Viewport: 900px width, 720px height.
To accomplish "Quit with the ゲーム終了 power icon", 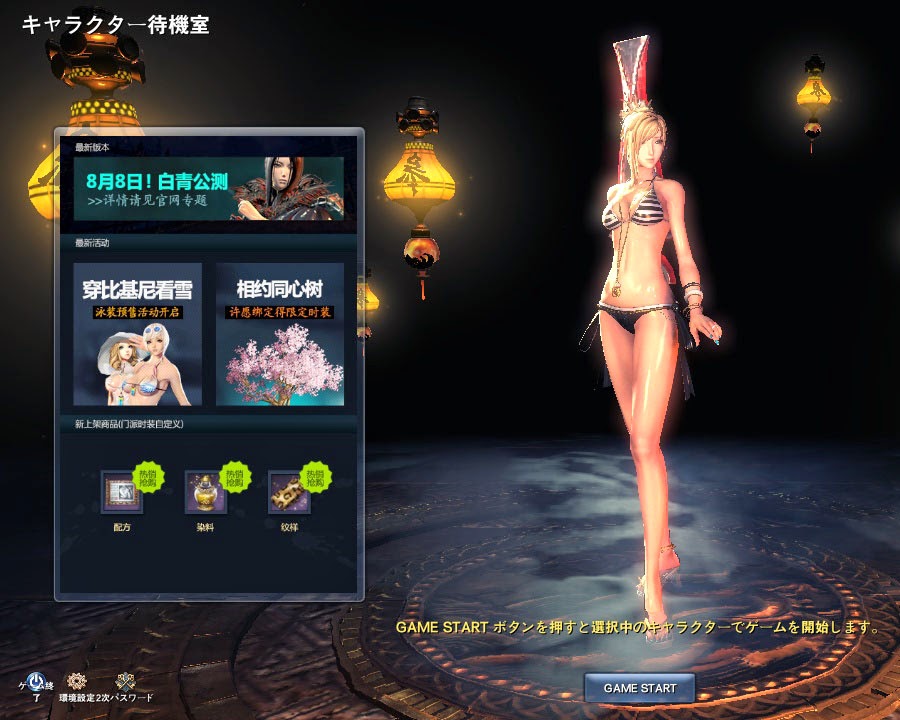I will pos(35,682).
